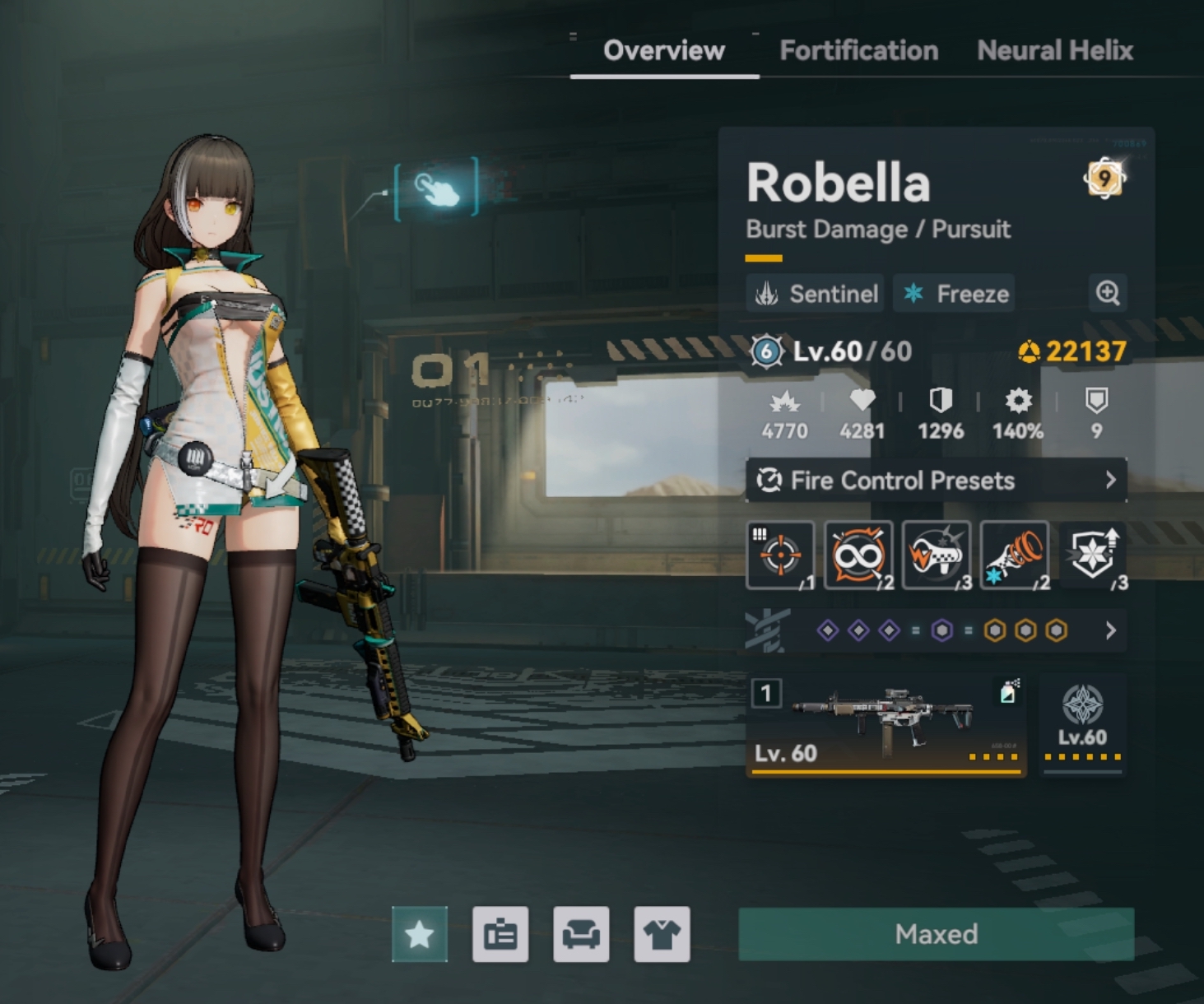
Task: Open the Lv.60 emblem attachment slot
Action: pos(1082,724)
